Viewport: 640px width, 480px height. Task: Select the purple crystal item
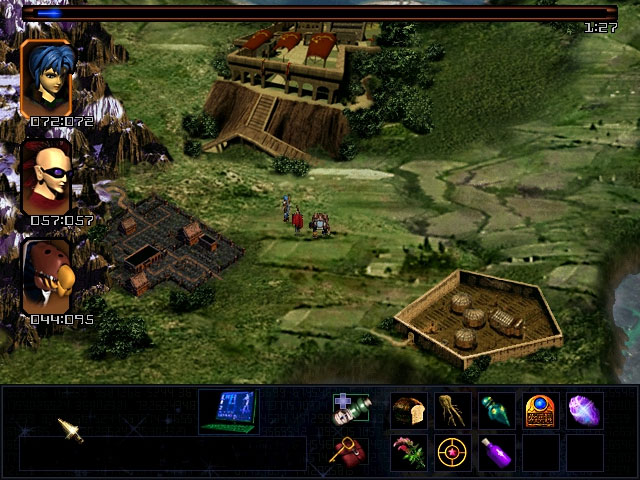pyautogui.click(x=584, y=410)
